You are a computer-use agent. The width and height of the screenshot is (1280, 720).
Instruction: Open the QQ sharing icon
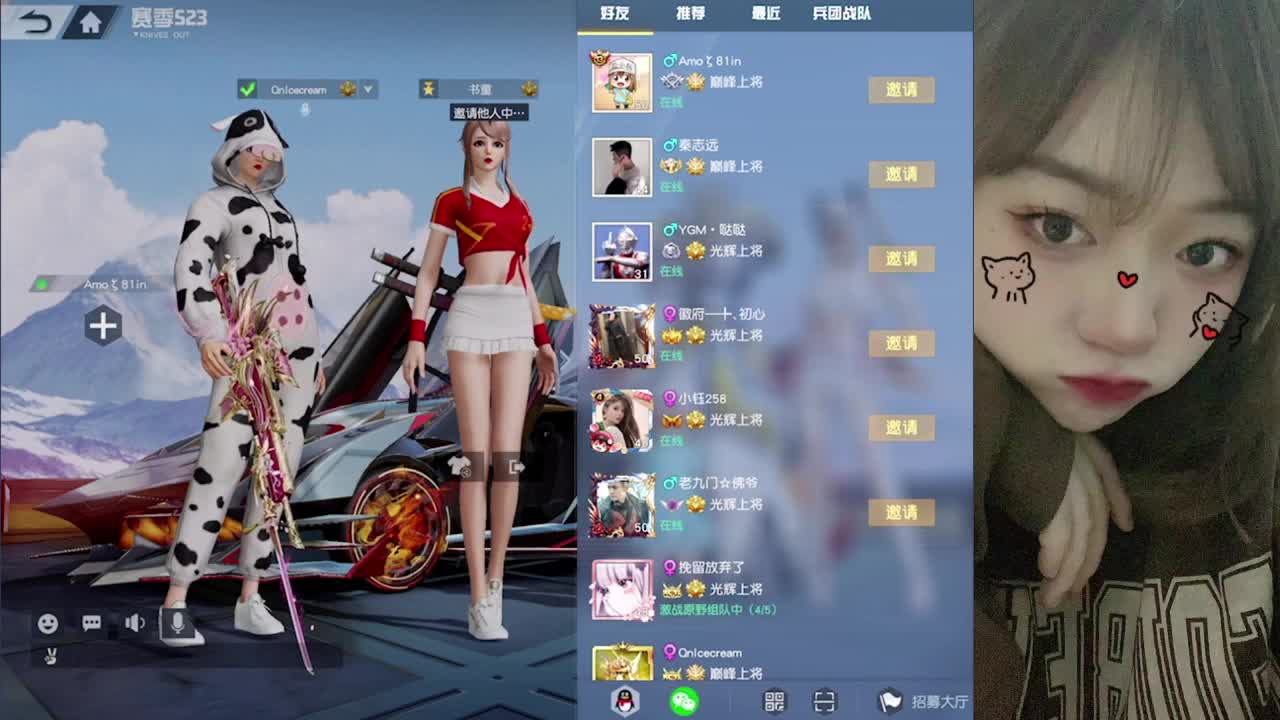pos(623,701)
